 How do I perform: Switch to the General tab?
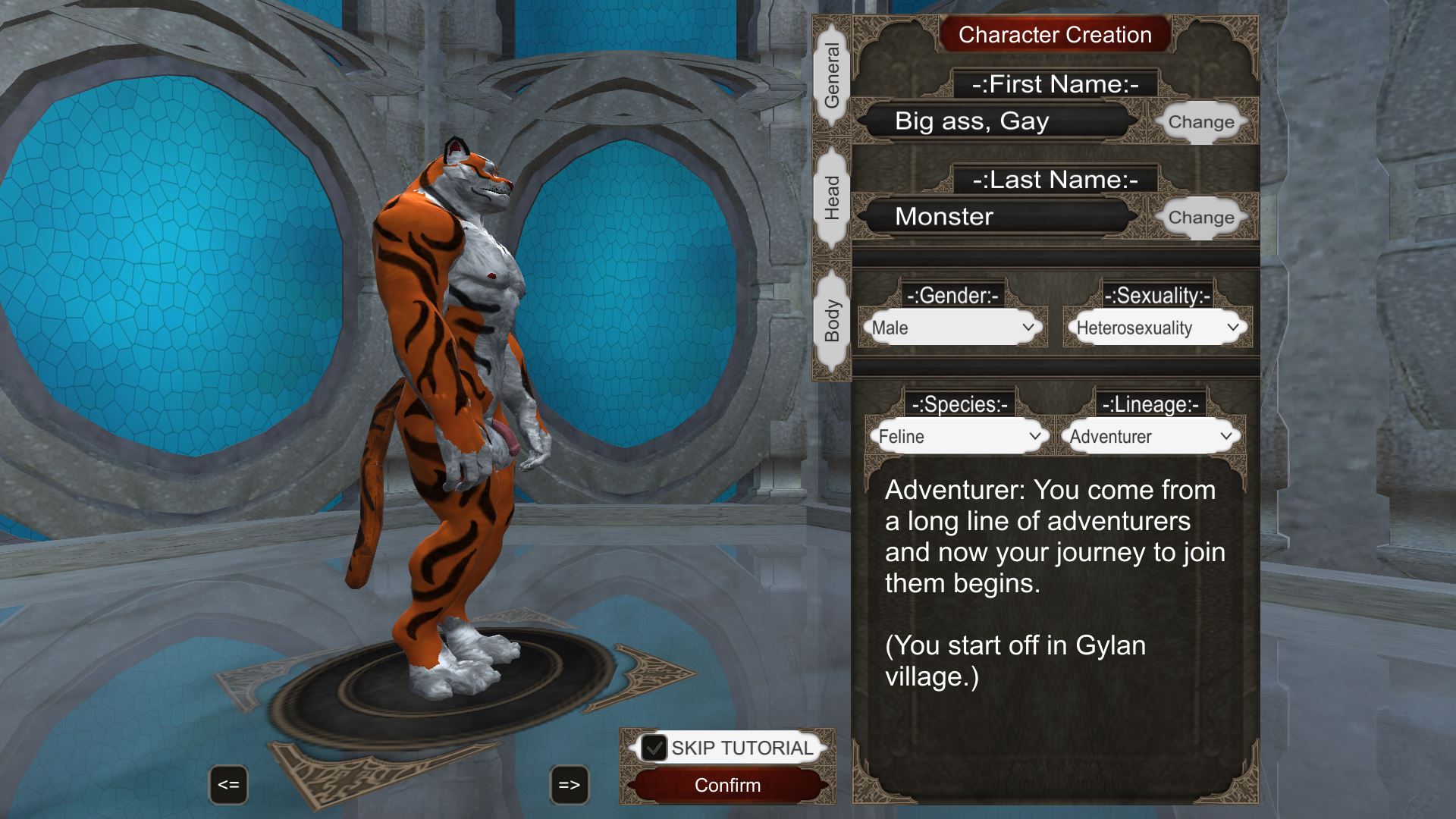point(832,76)
